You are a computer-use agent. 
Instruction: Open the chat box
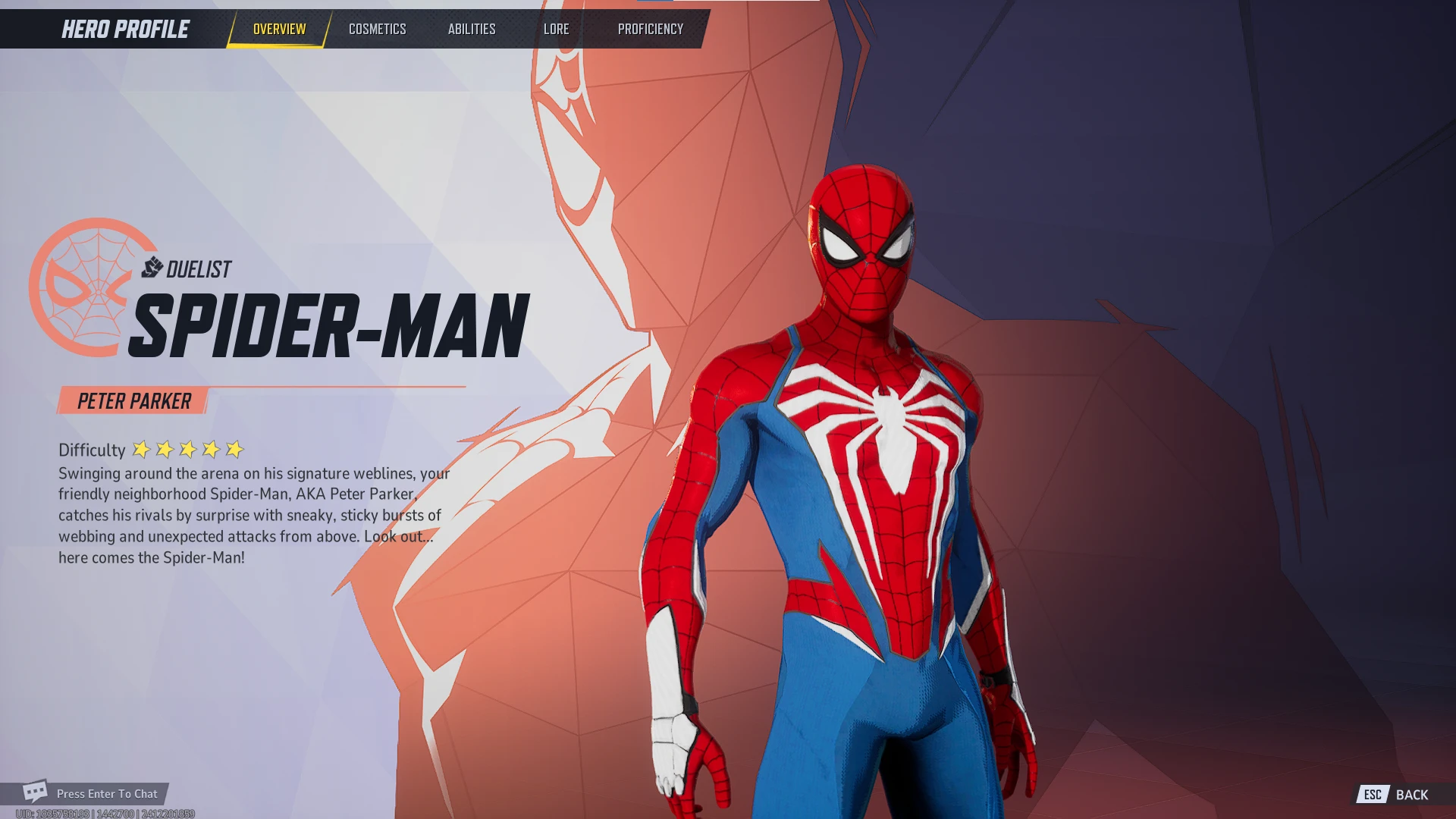(91, 793)
